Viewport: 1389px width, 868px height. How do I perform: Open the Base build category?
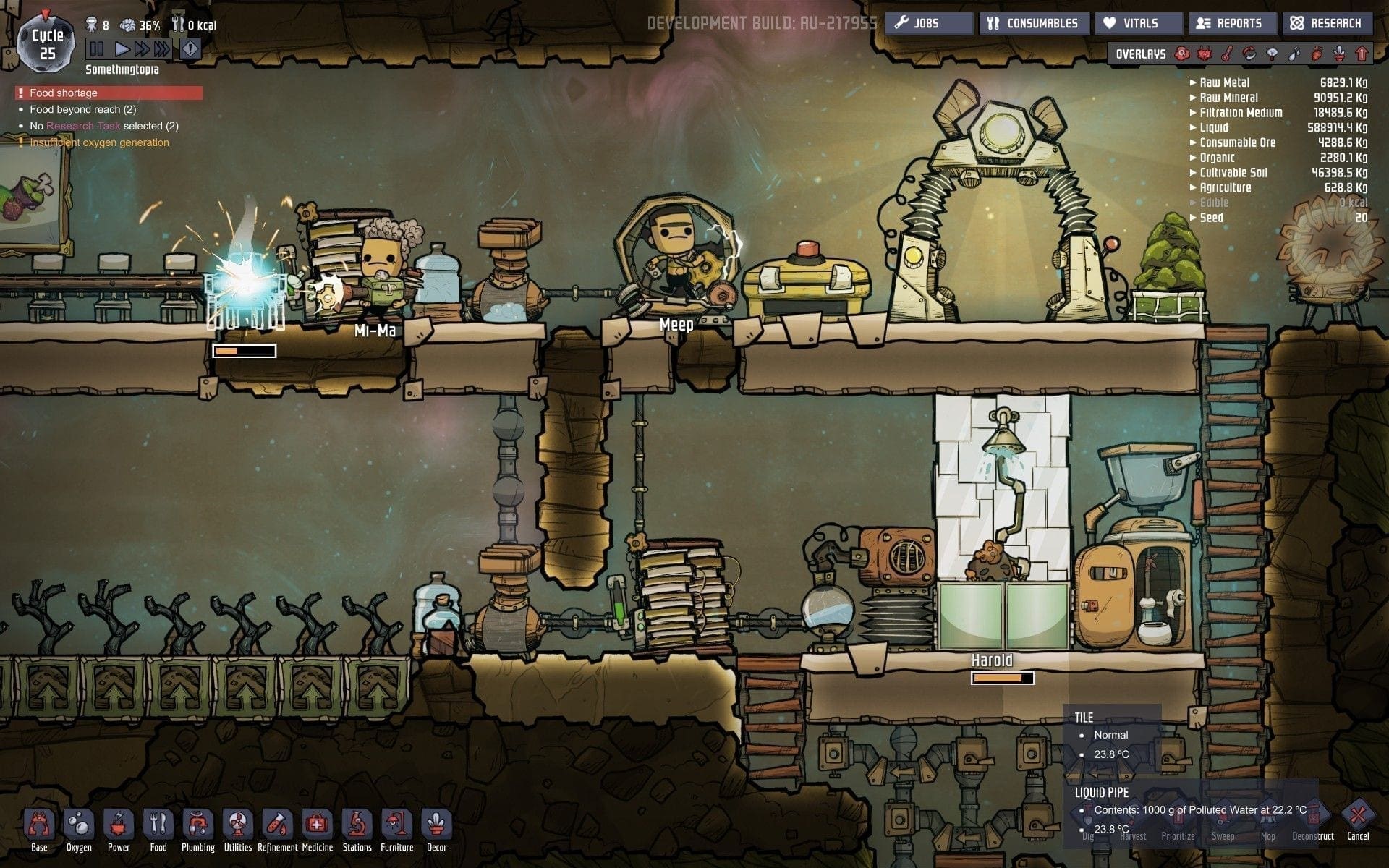[39, 829]
